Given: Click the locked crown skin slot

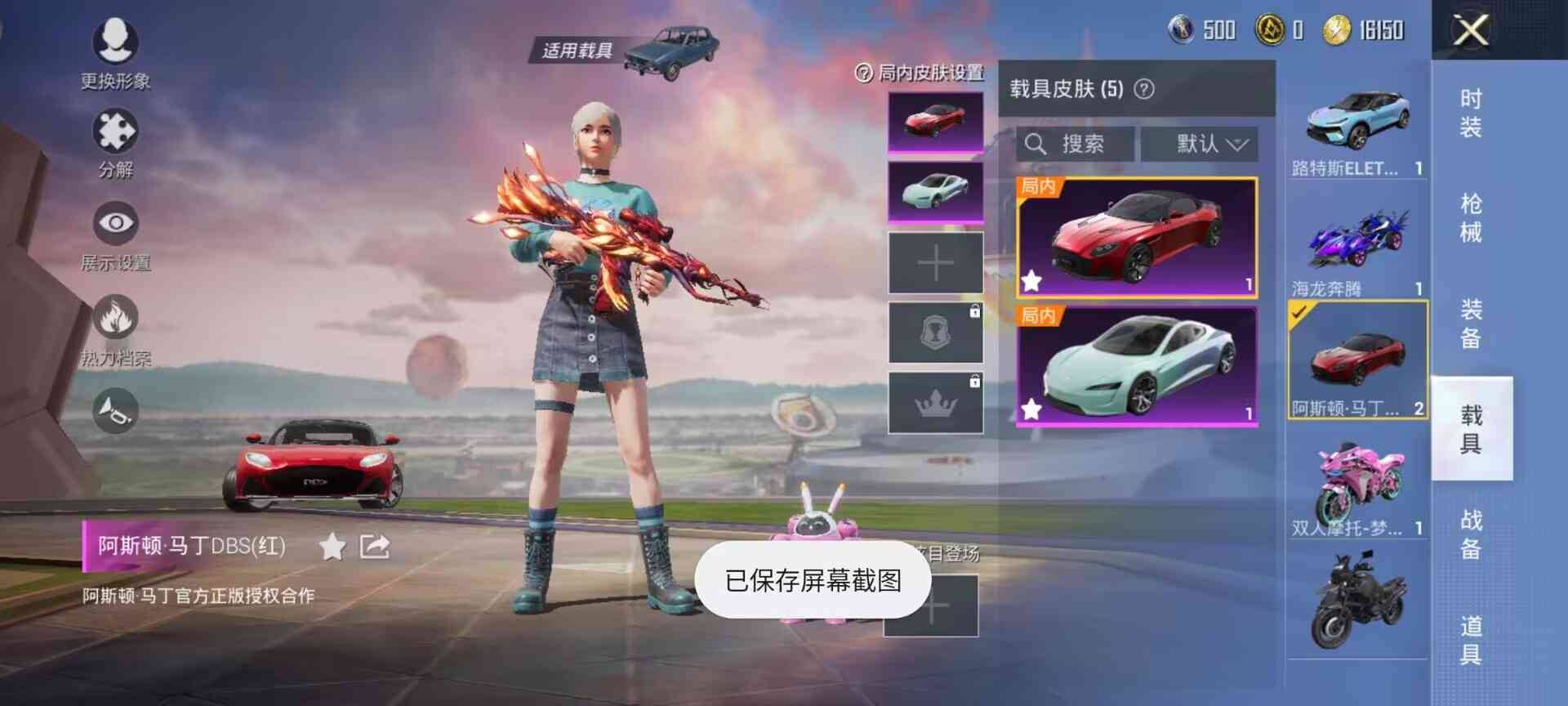Looking at the screenshot, I should 934,404.
